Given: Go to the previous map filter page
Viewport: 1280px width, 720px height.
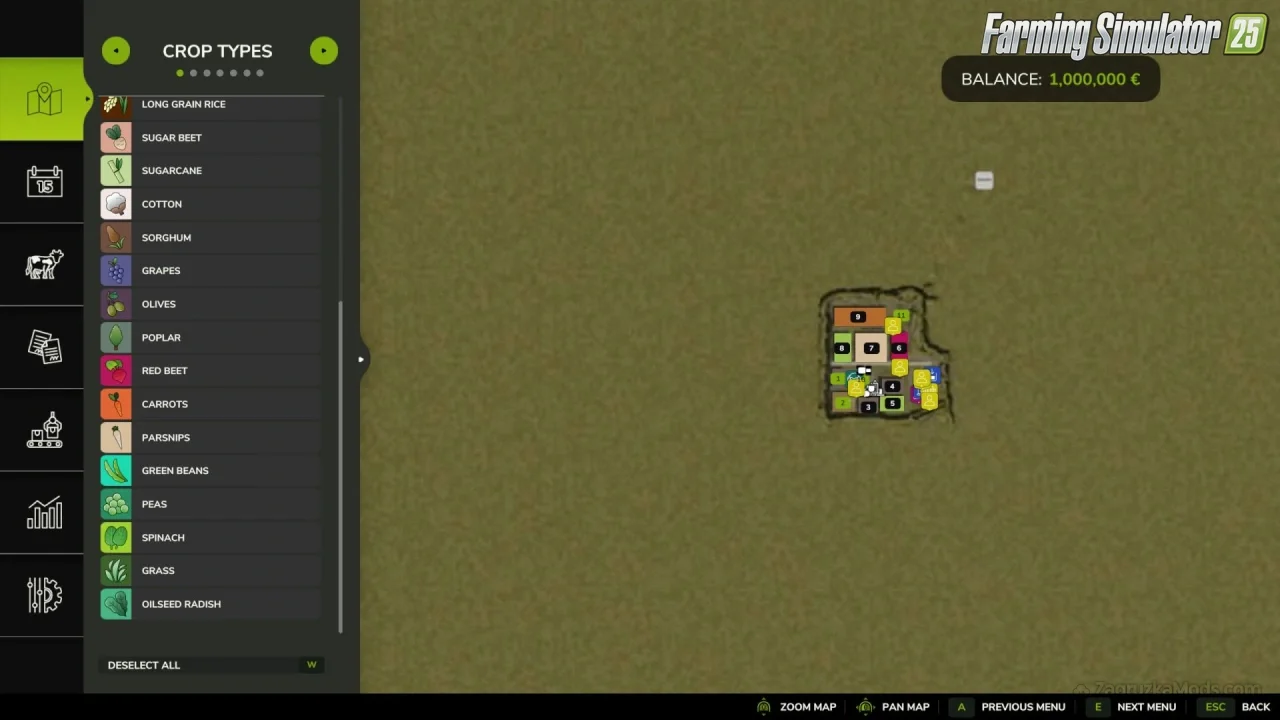Looking at the screenshot, I should (116, 51).
